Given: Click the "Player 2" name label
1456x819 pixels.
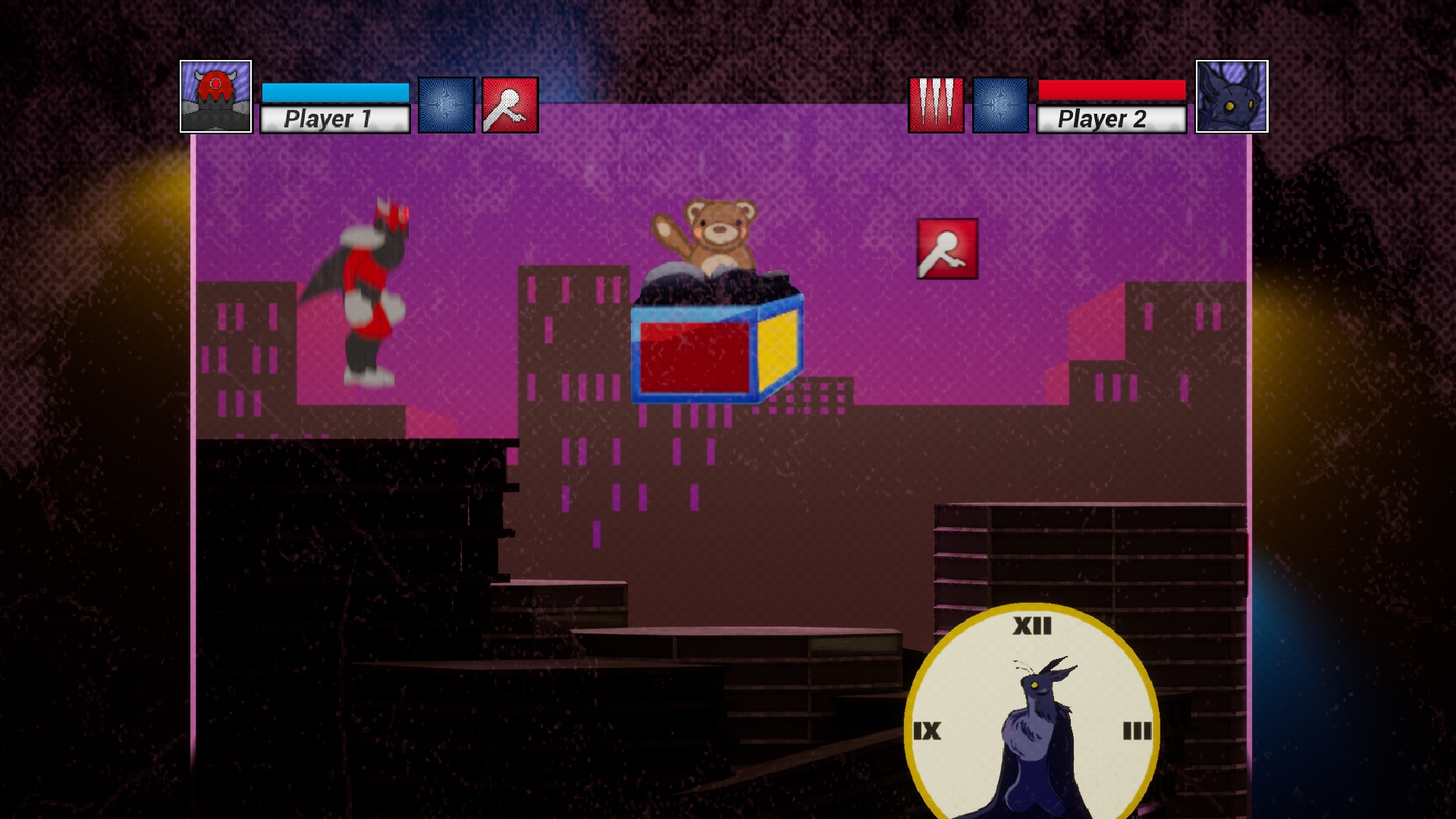Looking at the screenshot, I should tap(1111, 118).
